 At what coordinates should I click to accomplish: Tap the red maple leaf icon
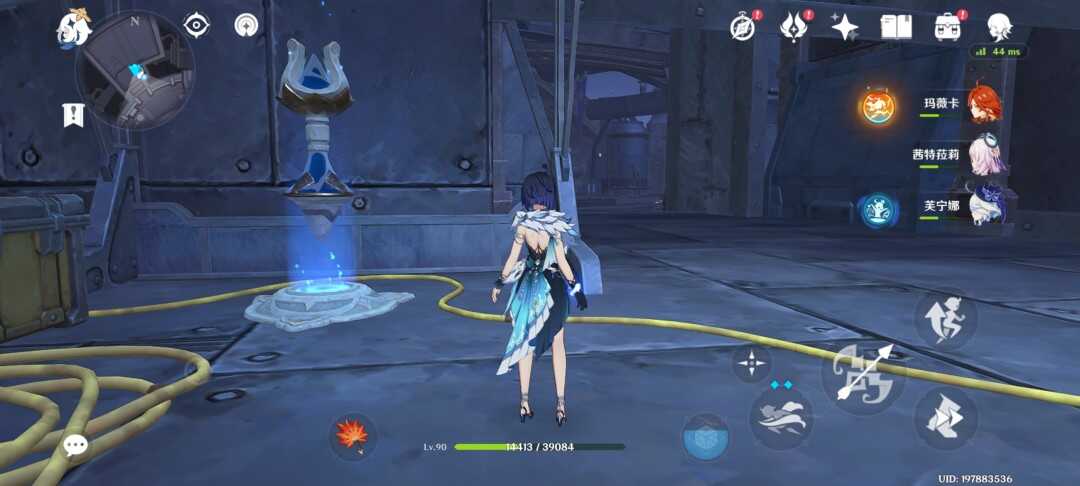point(353,436)
